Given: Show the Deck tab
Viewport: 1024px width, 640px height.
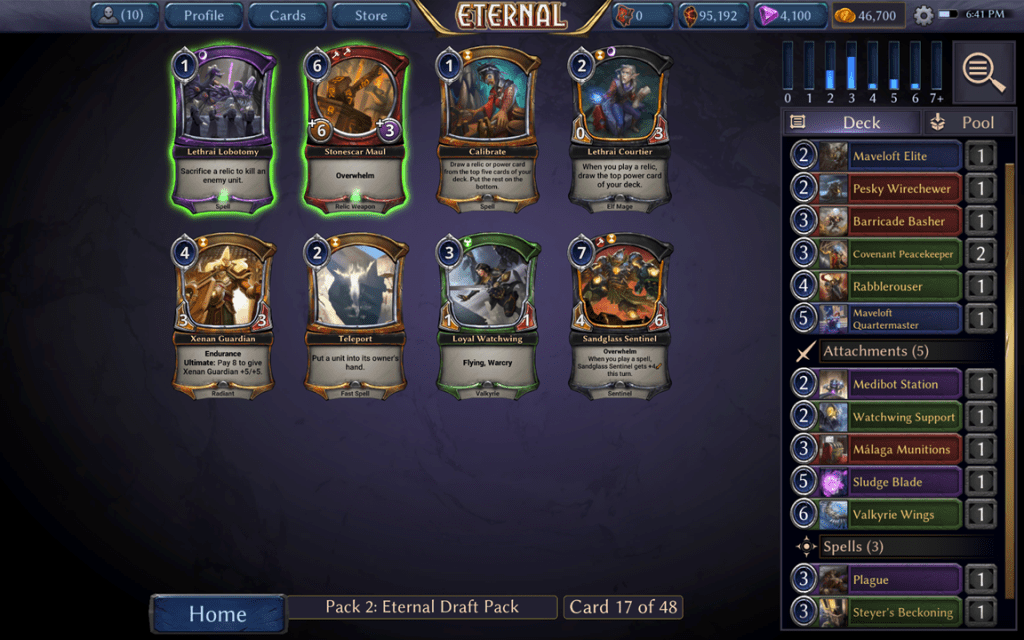Looking at the screenshot, I should pyautogui.click(x=851, y=122).
